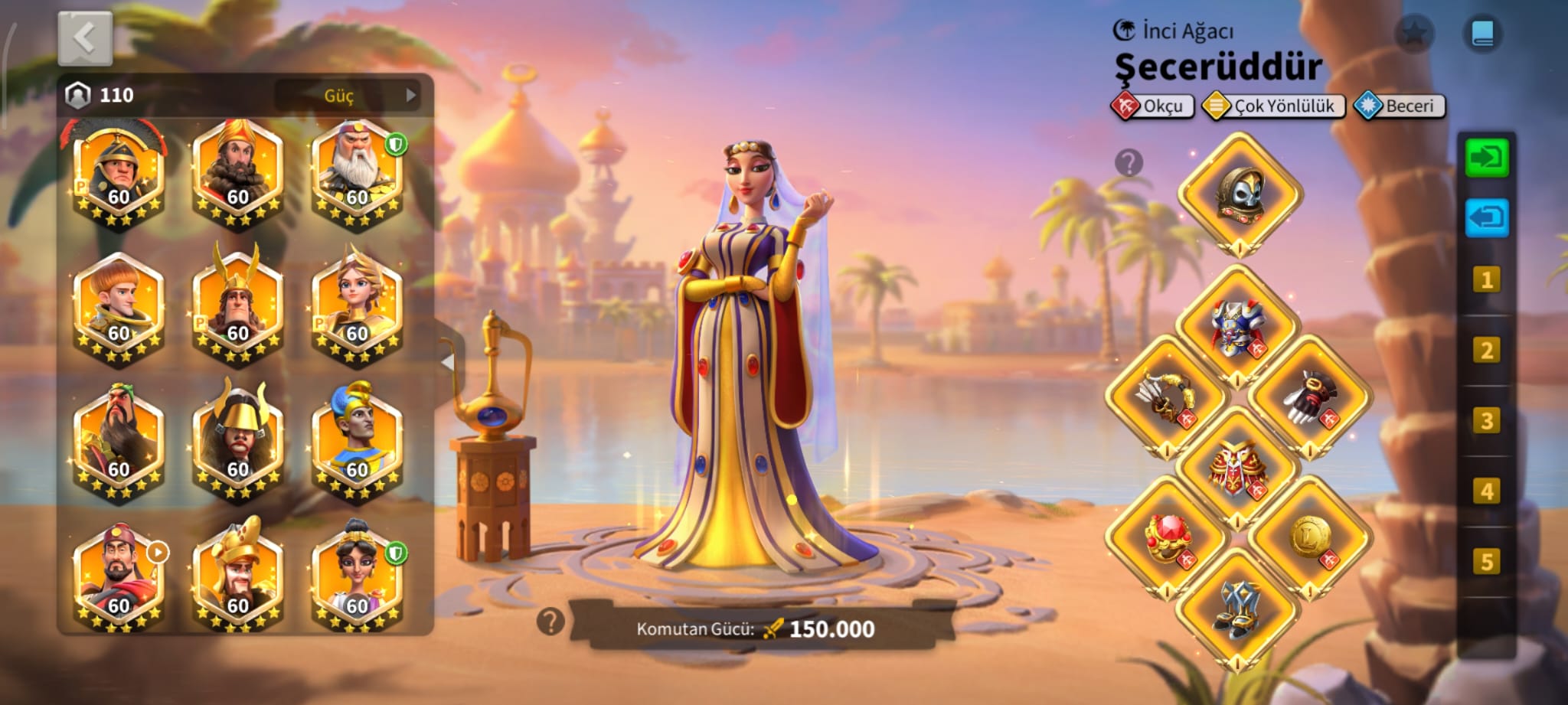Show Komutan Gücü help question mark

[x=550, y=622]
